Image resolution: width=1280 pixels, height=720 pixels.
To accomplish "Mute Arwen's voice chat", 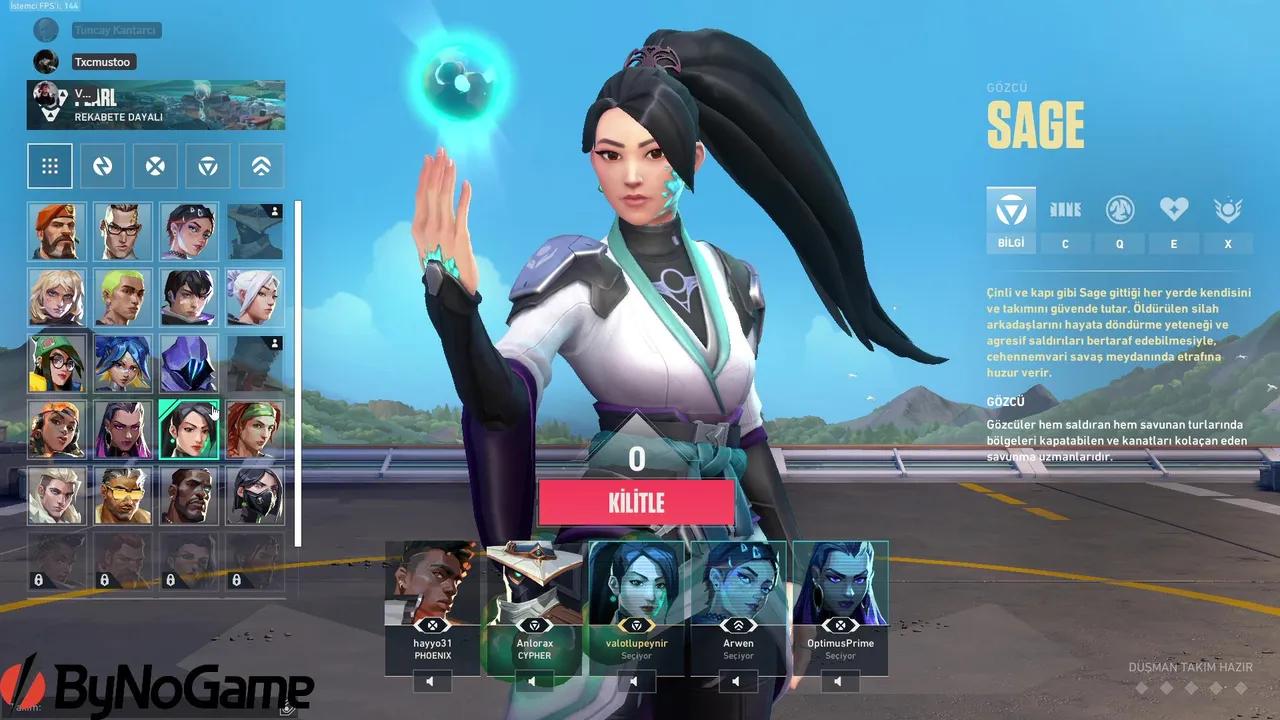I will pyautogui.click(x=737, y=681).
